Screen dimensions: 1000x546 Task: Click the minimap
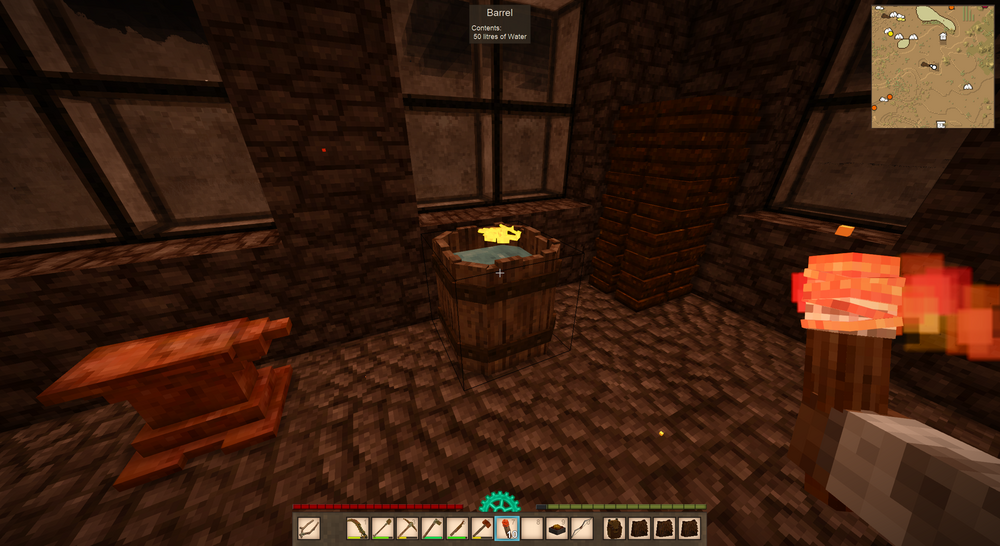(932, 65)
